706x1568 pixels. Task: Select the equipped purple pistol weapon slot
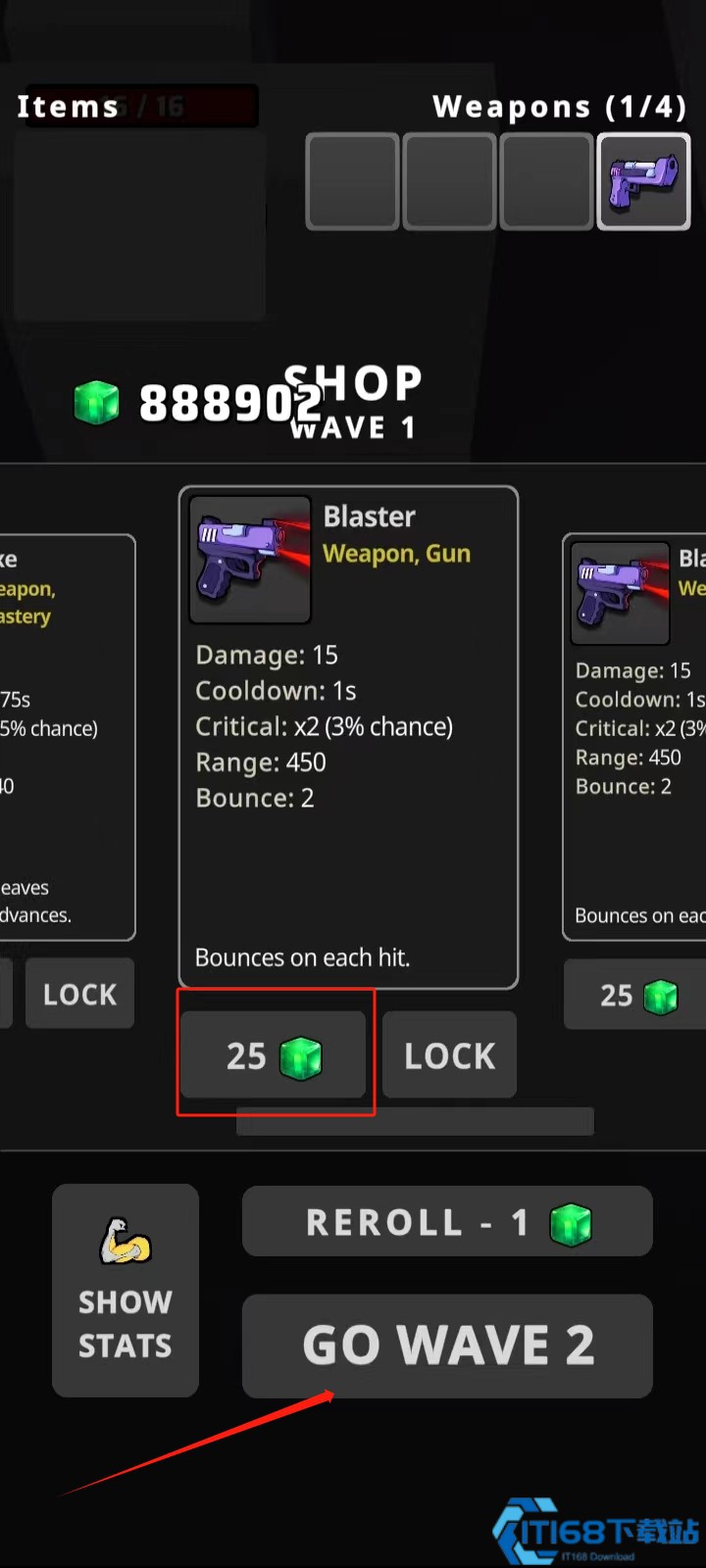tap(644, 182)
